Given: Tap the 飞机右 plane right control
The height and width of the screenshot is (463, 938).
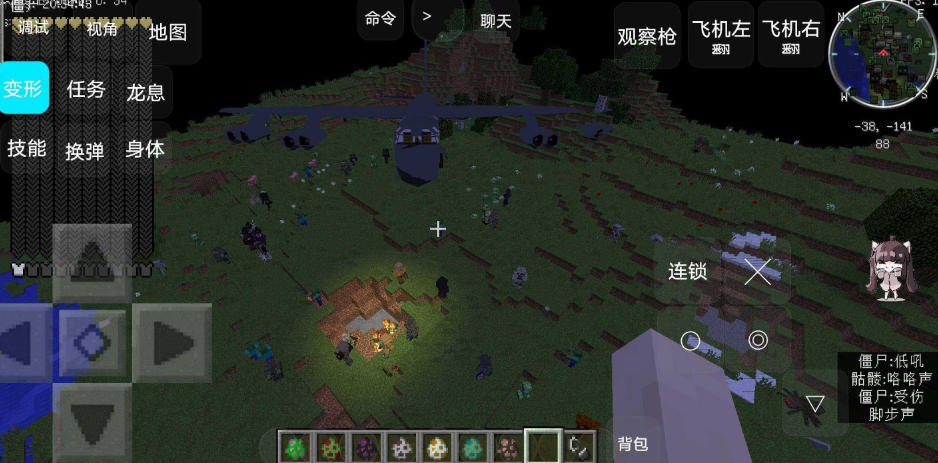Looking at the screenshot, I should tap(790, 35).
